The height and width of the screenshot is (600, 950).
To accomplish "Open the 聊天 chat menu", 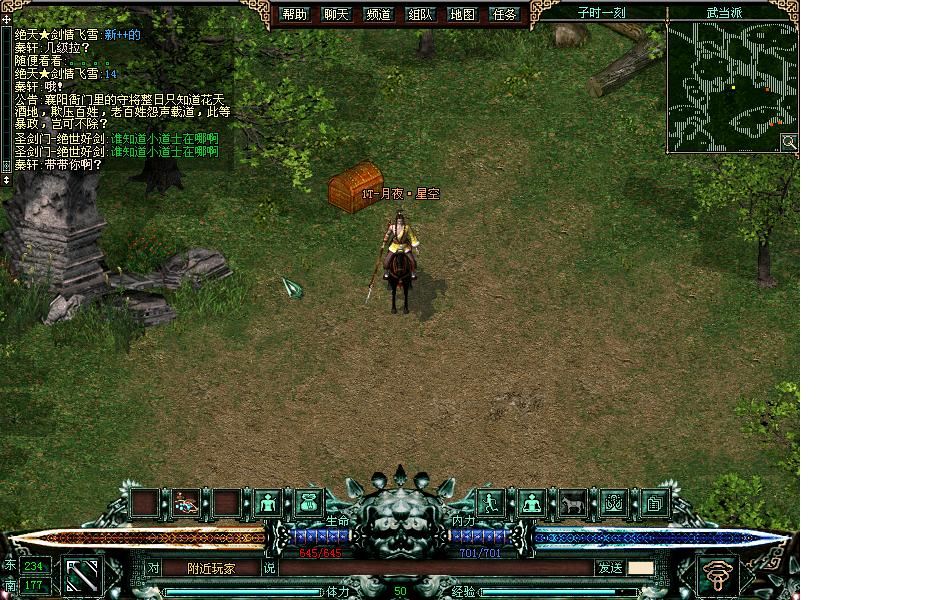I will (x=336, y=14).
